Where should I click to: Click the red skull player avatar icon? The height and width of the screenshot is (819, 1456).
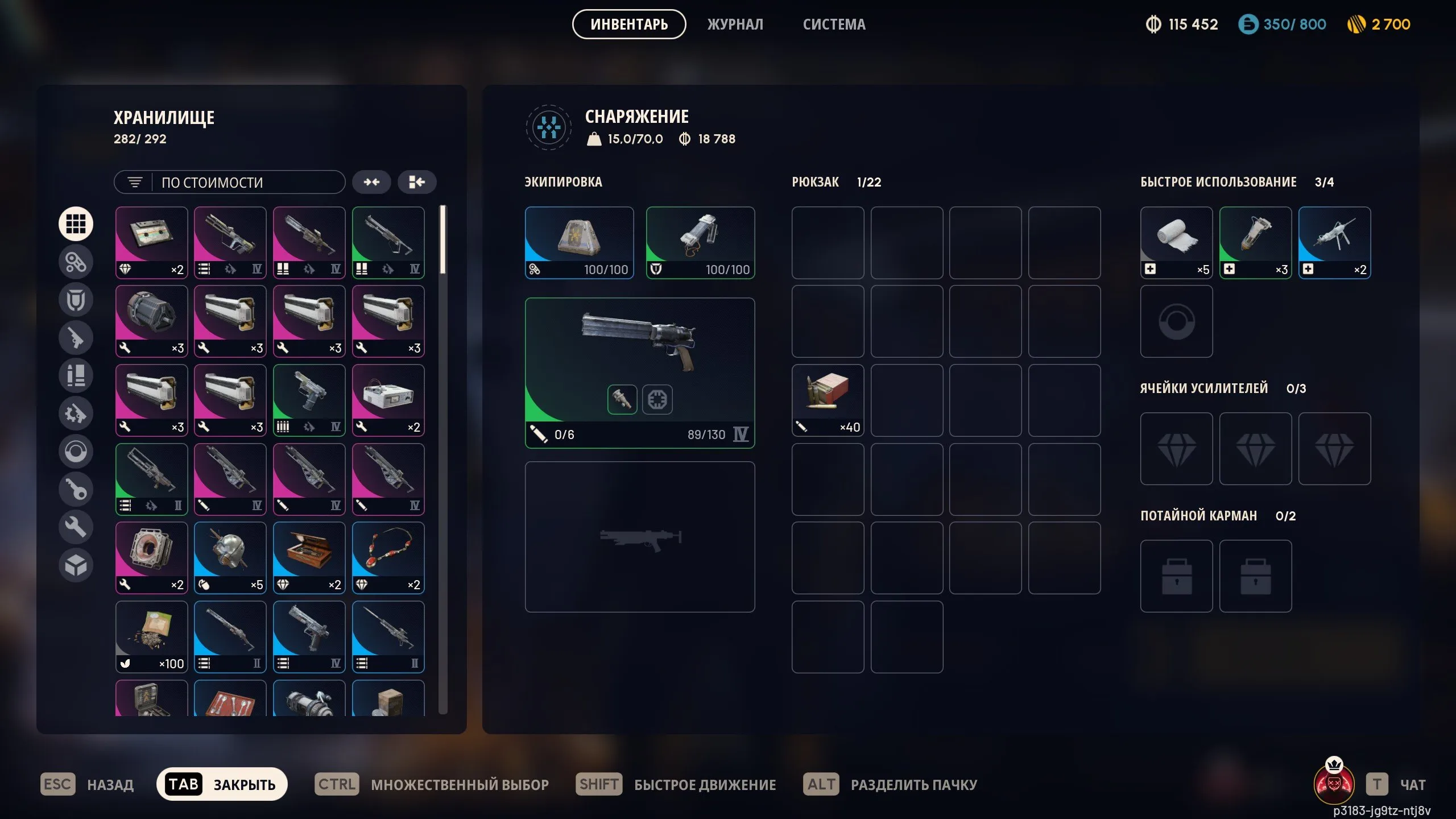[1334, 783]
